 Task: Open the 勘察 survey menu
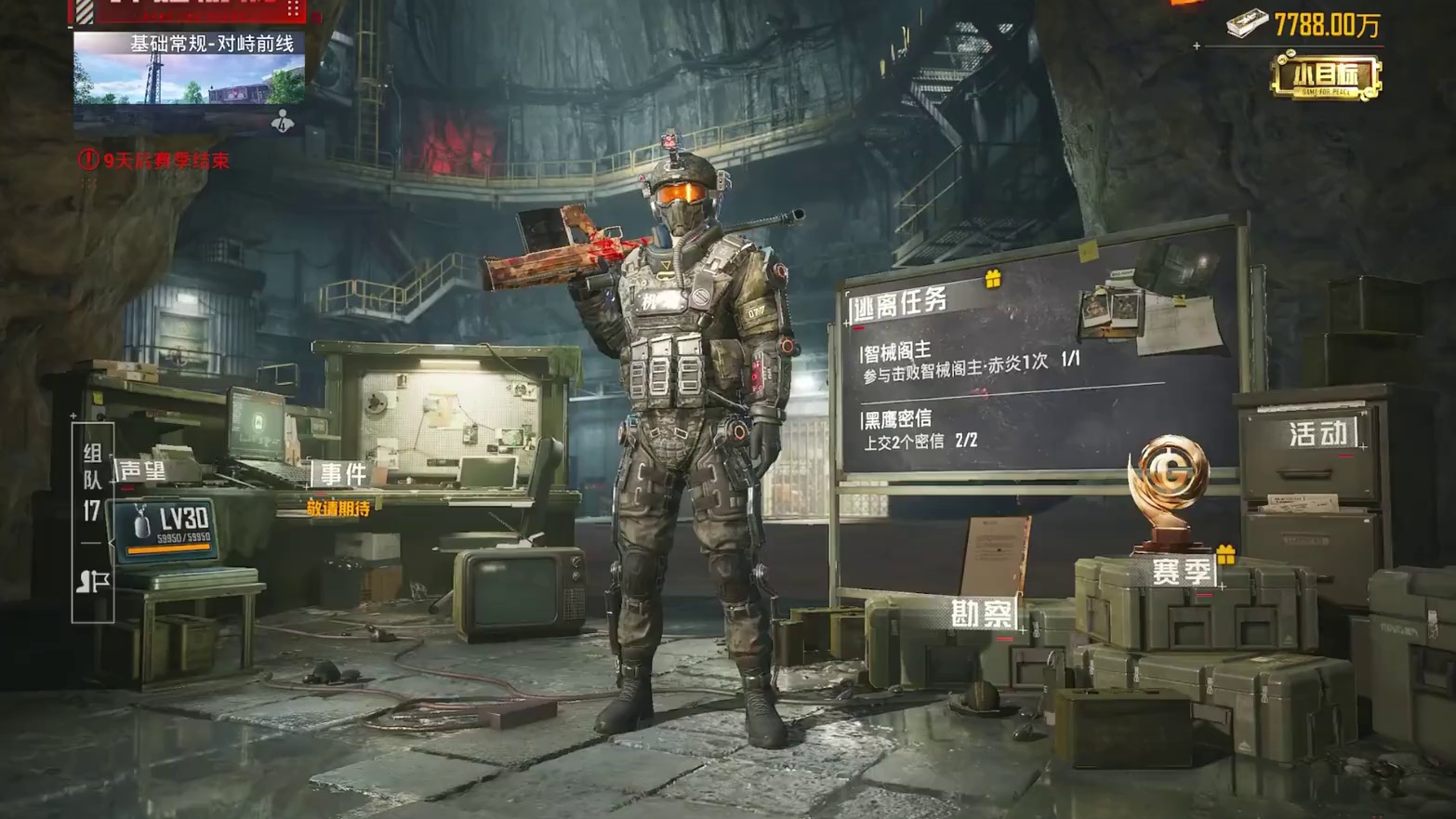coord(981,614)
